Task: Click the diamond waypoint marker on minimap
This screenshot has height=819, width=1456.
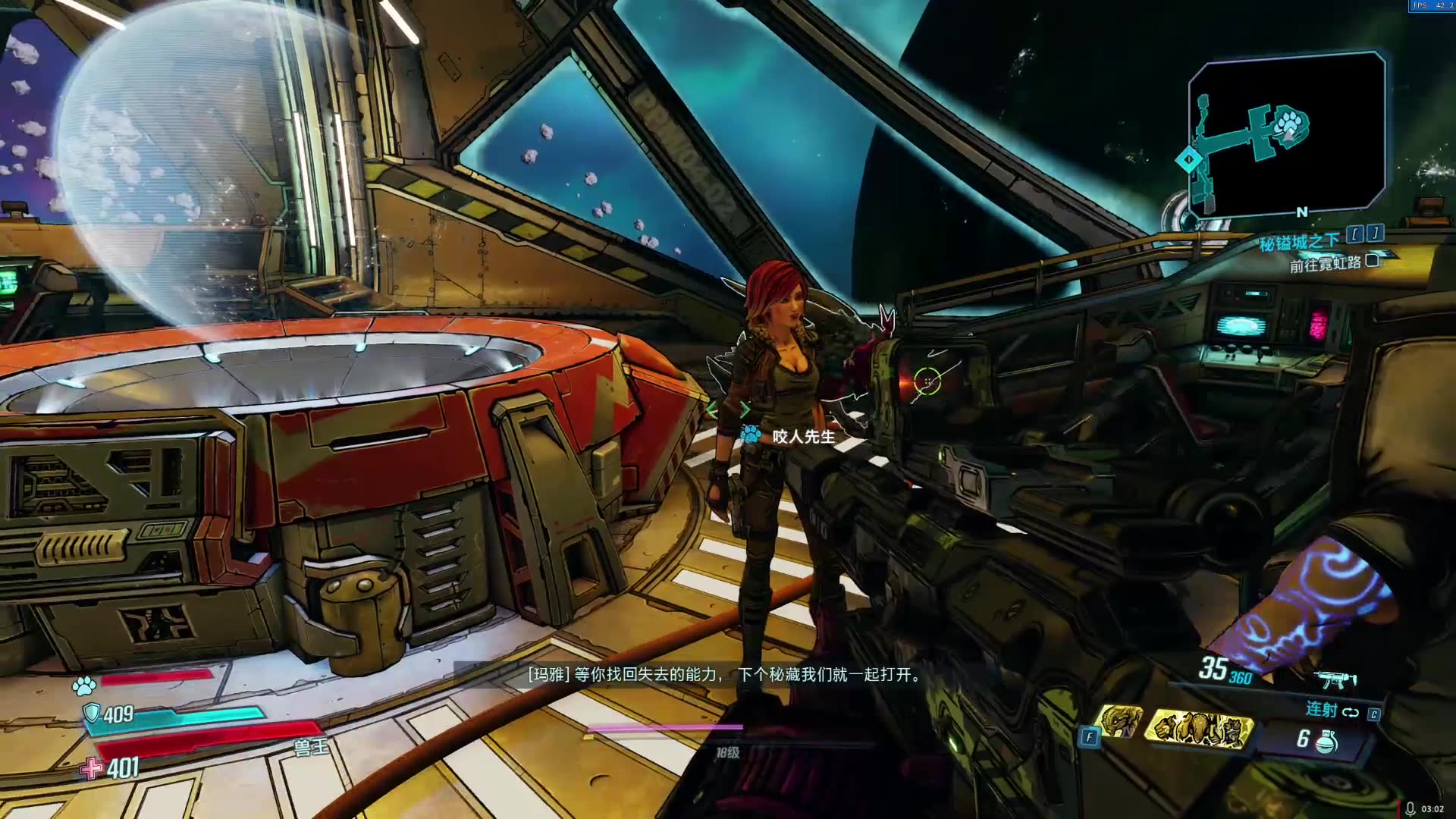Action: coord(1188,160)
